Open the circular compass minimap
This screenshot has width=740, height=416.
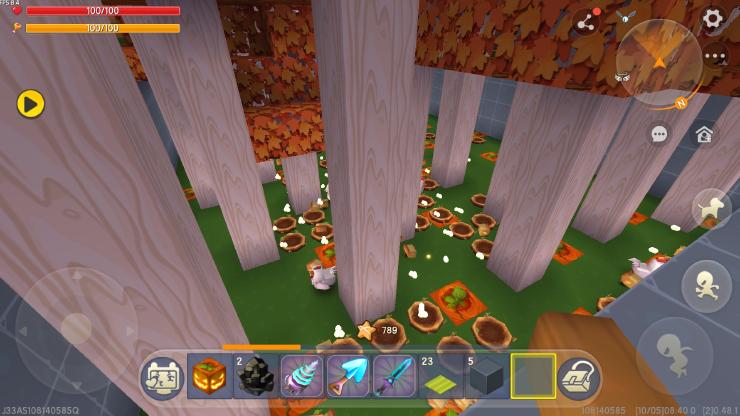[658, 62]
